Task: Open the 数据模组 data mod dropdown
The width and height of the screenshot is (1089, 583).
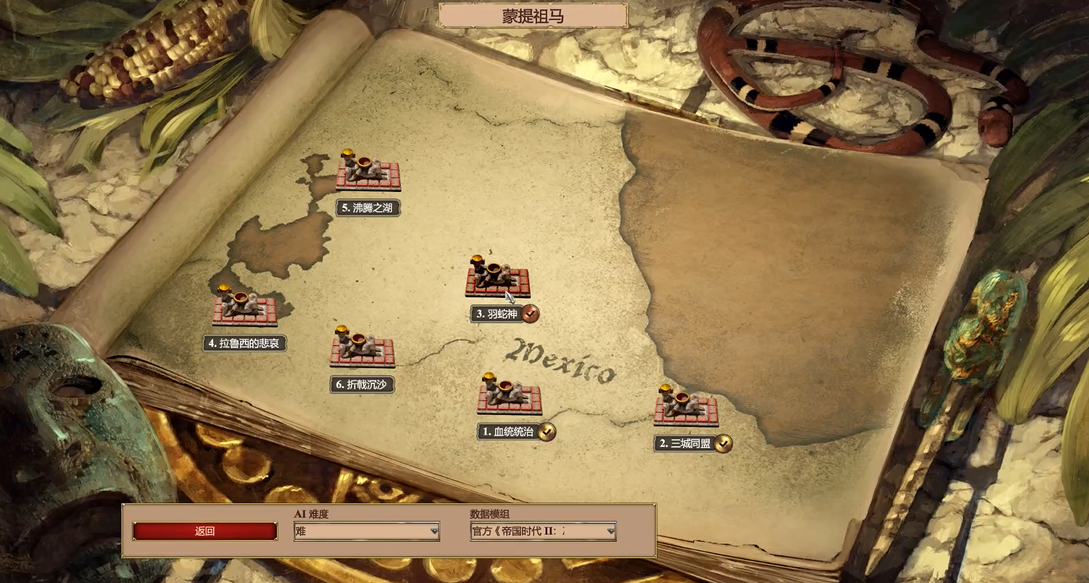Action: (x=543, y=531)
